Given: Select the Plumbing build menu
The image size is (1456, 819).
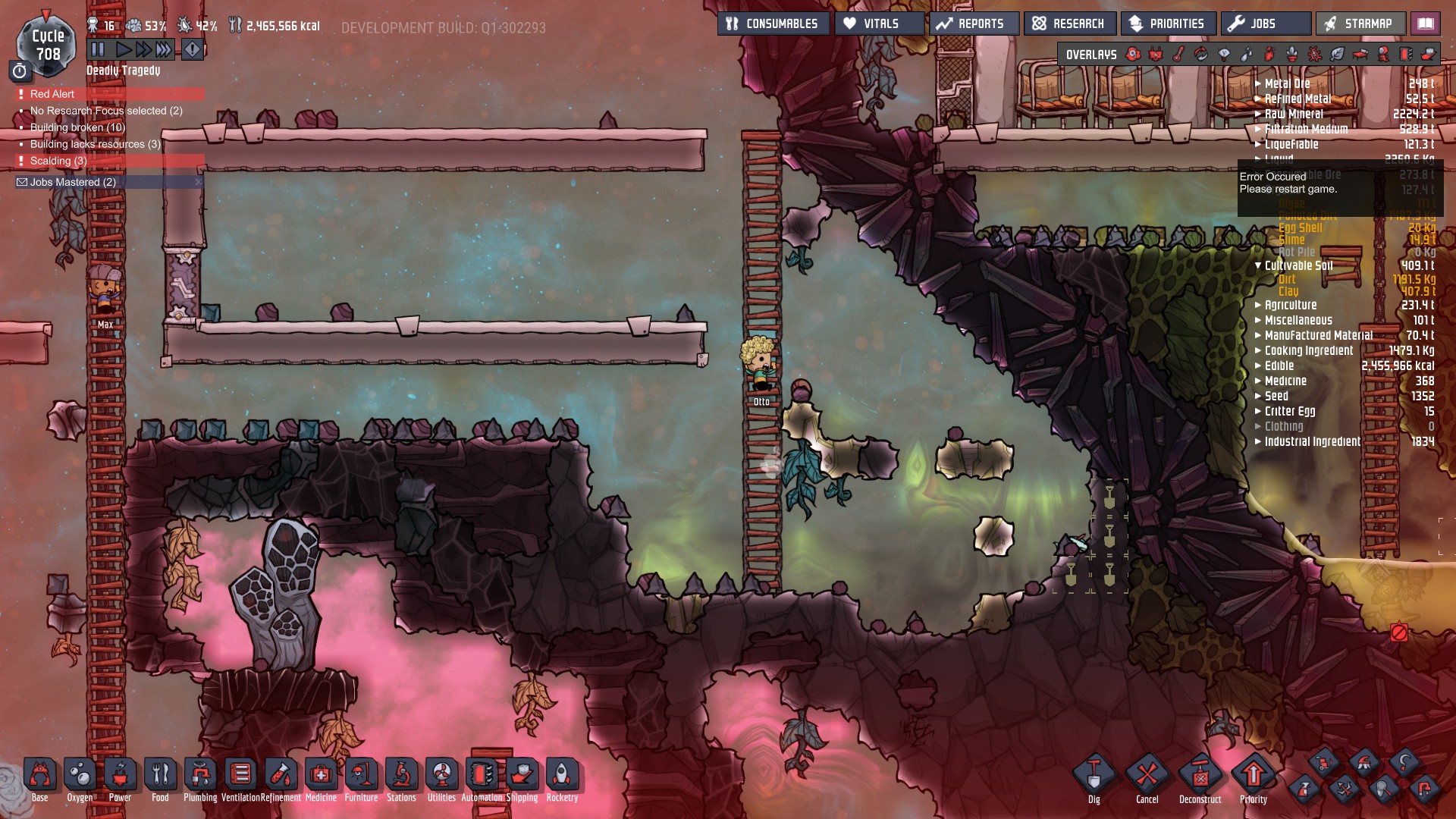Looking at the screenshot, I should coord(200,776).
